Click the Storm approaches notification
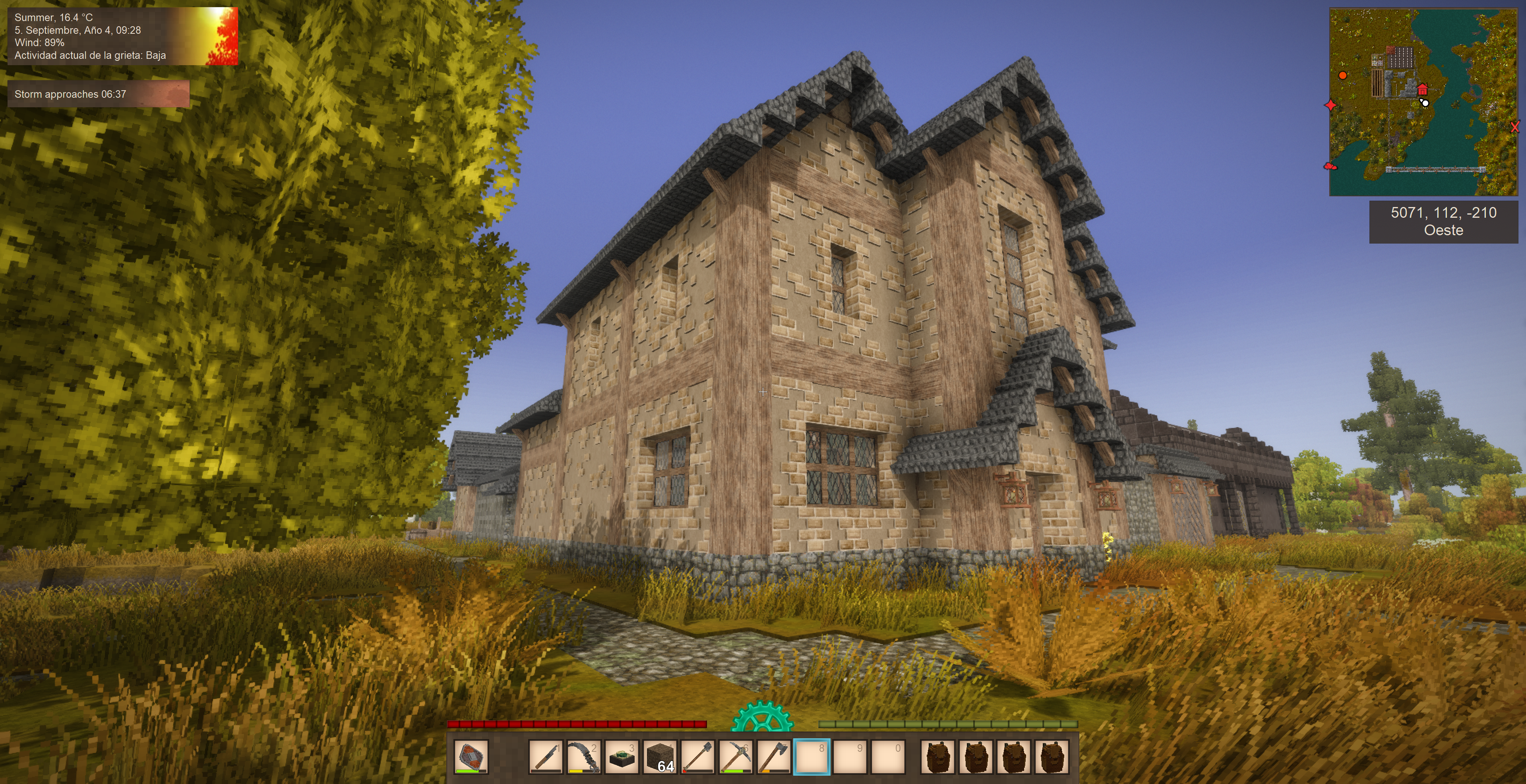Viewport: 1526px width, 784px height. (98, 94)
